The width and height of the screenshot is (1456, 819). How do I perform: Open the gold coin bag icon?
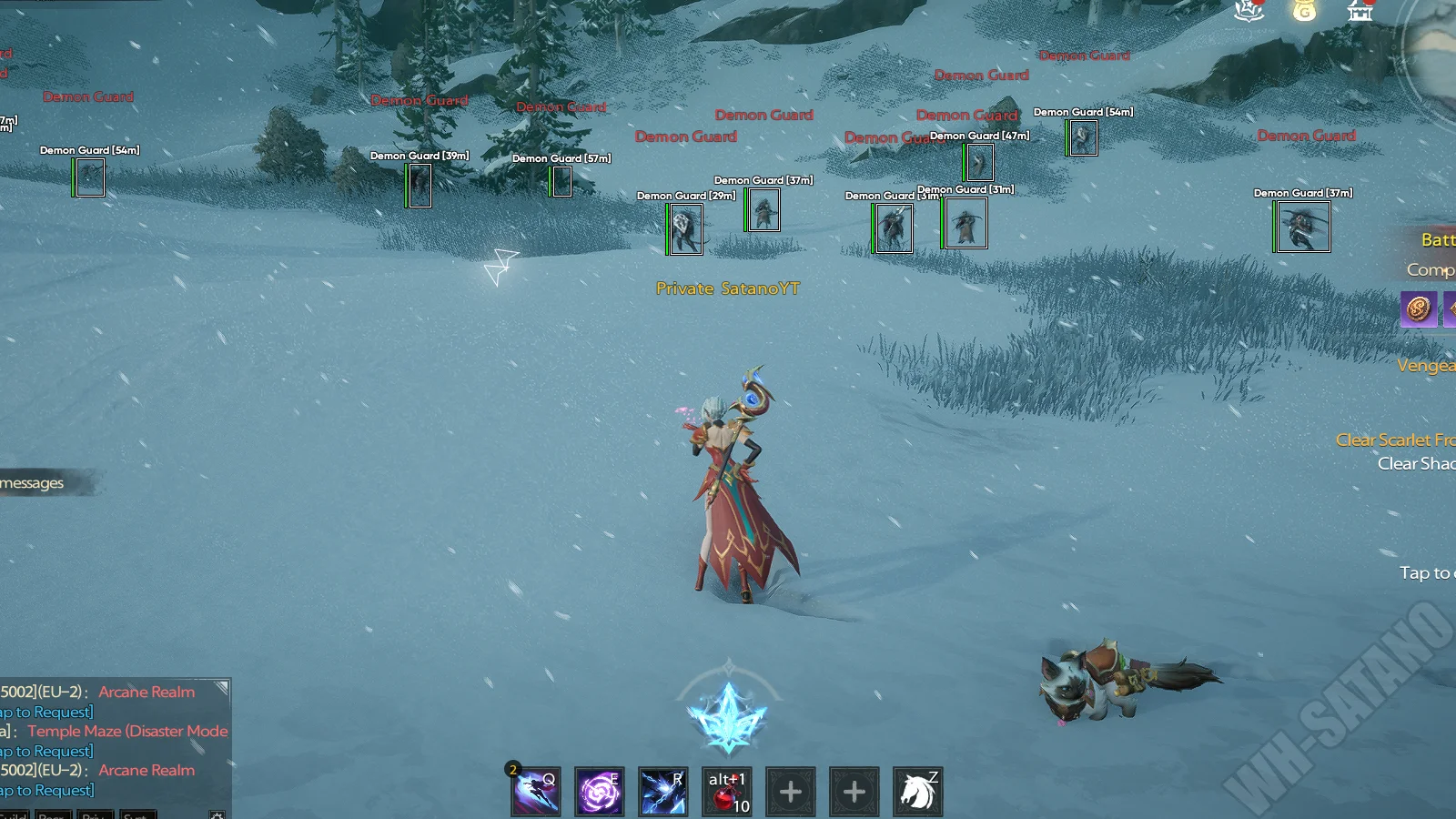pos(1304,11)
